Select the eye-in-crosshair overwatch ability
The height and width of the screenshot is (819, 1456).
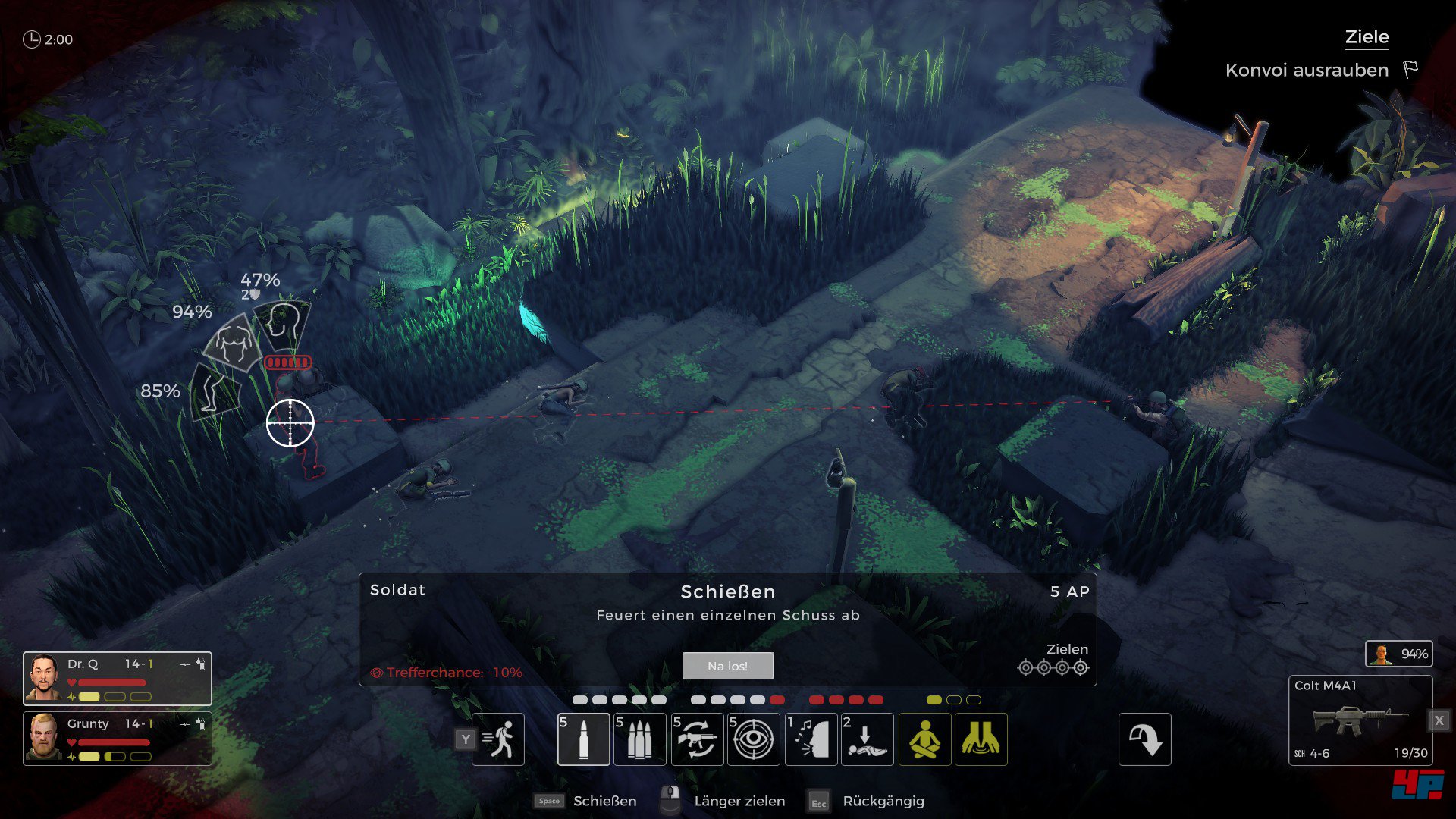(753, 739)
